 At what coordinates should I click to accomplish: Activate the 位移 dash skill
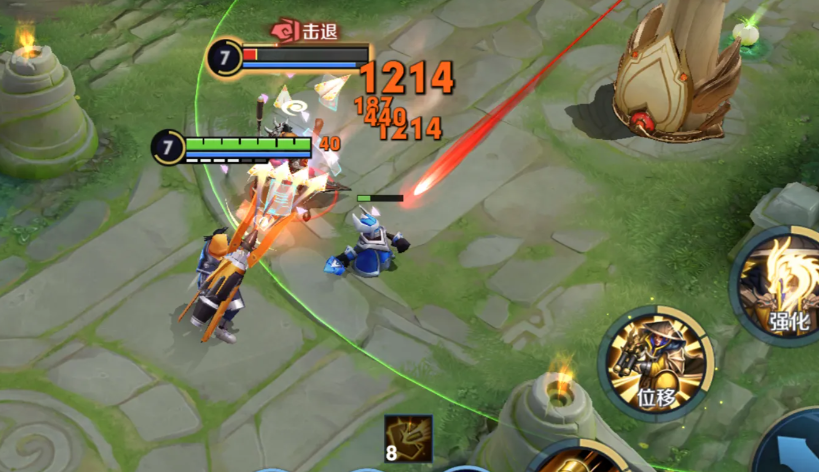click(x=656, y=363)
